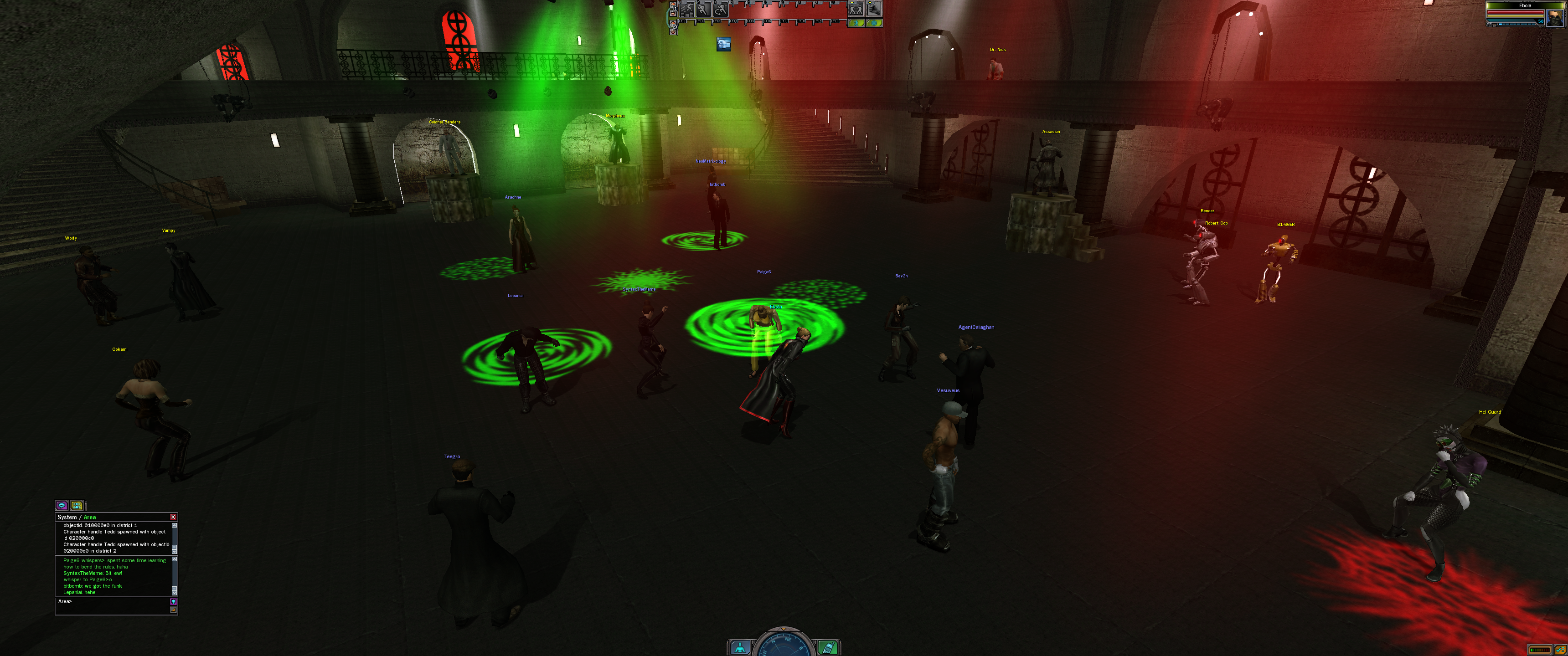The height and width of the screenshot is (656, 1568).
Task: Use the evade ability in hotbar slot 3
Action: pyautogui.click(x=720, y=9)
